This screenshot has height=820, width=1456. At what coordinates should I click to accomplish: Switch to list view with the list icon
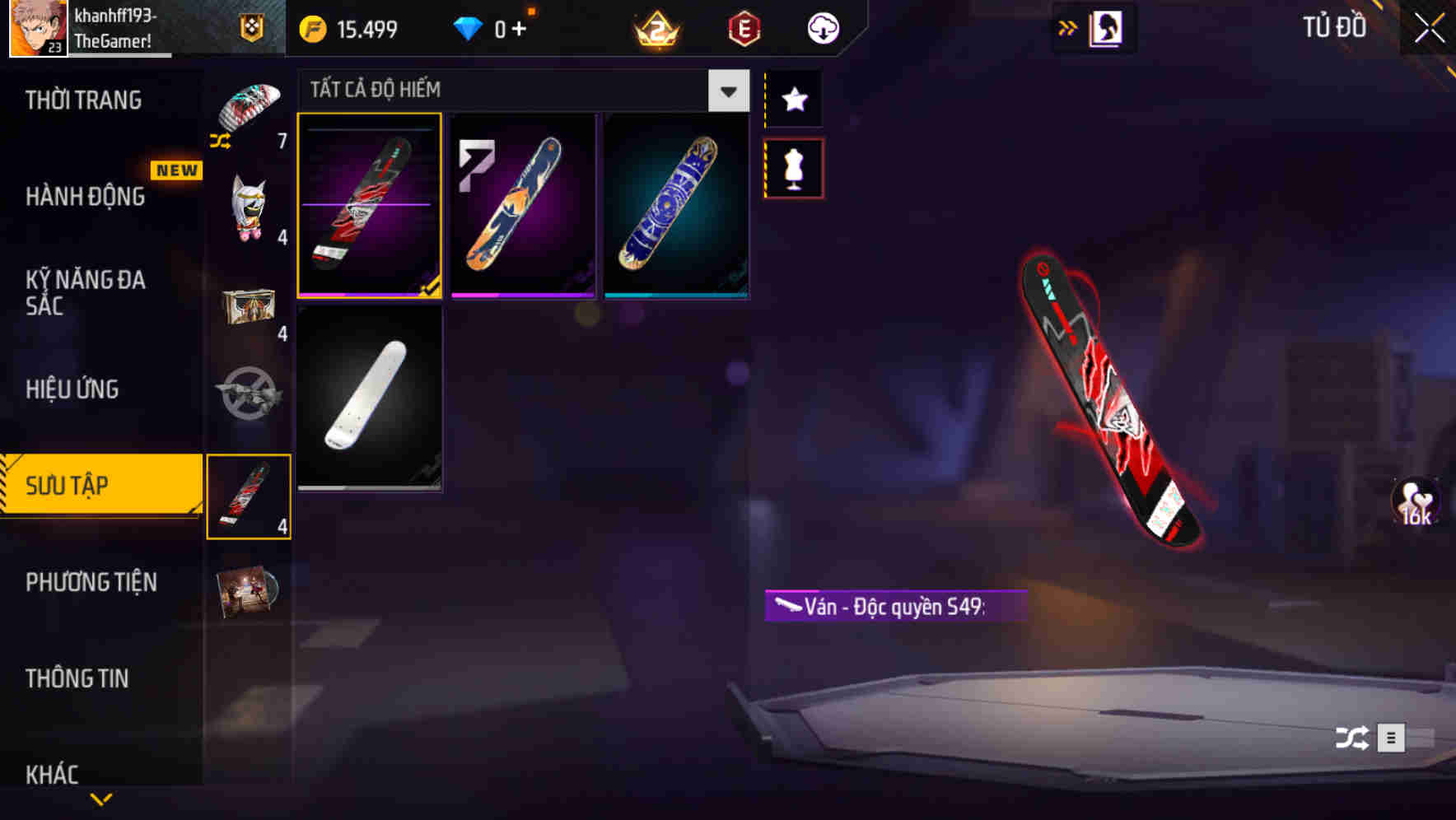pos(1392,738)
